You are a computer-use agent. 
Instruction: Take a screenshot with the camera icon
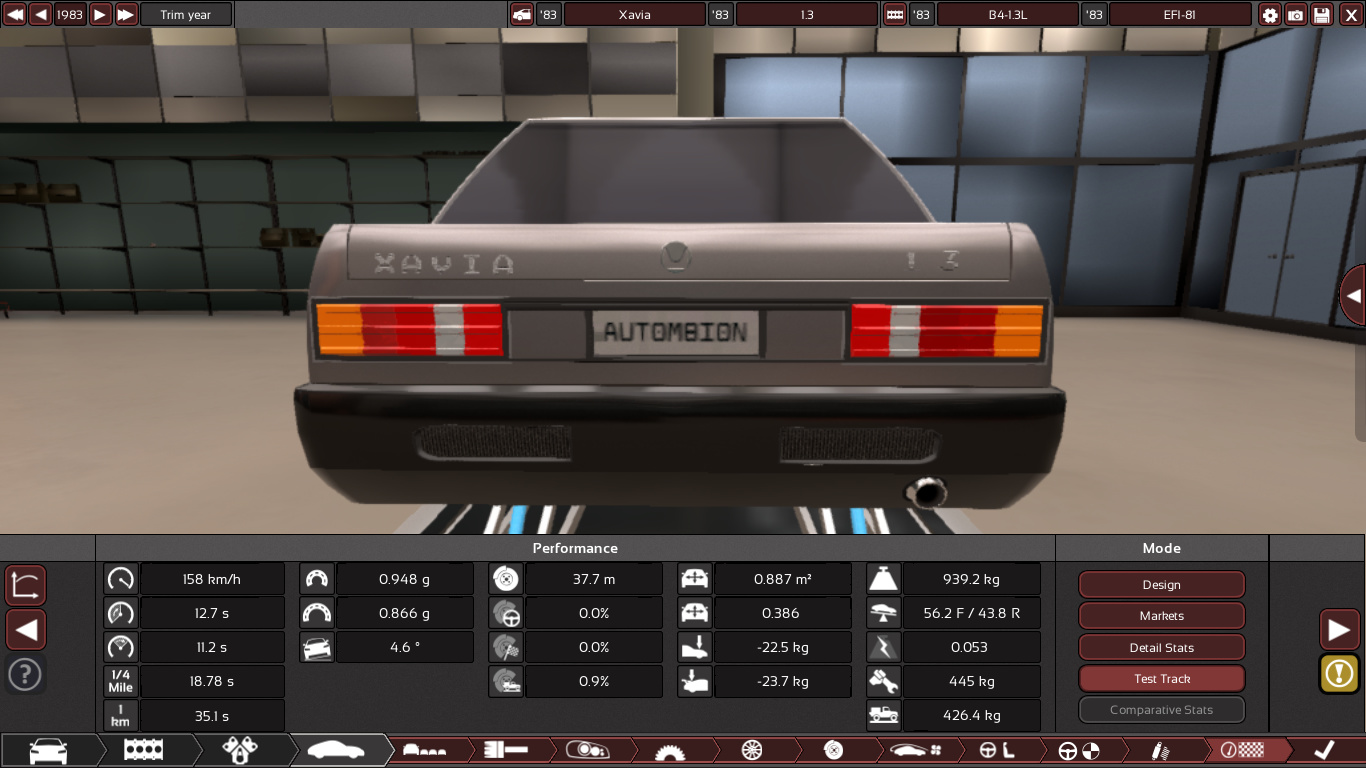pos(1296,15)
